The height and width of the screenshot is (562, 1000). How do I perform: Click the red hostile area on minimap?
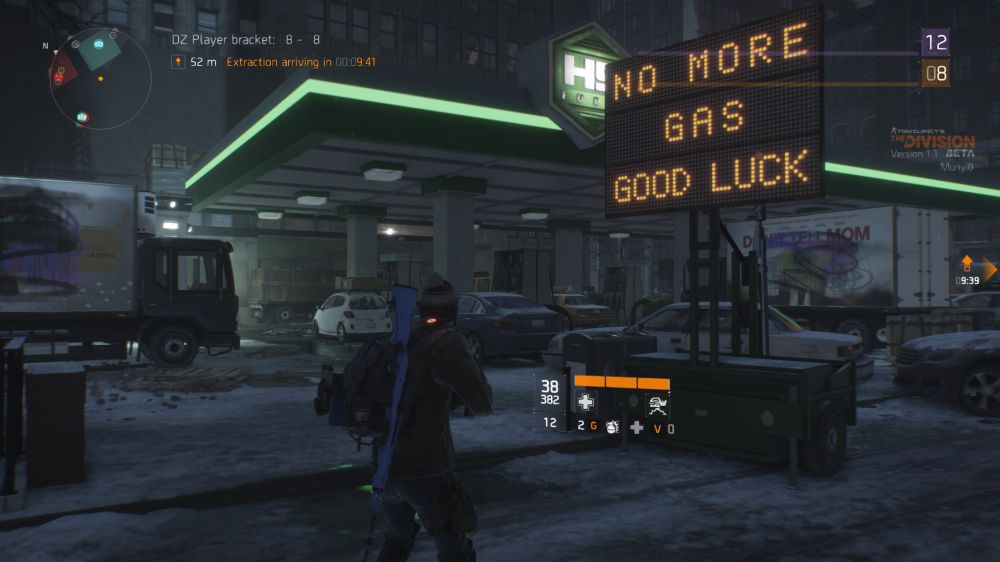pyautogui.click(x=62, y=70)
